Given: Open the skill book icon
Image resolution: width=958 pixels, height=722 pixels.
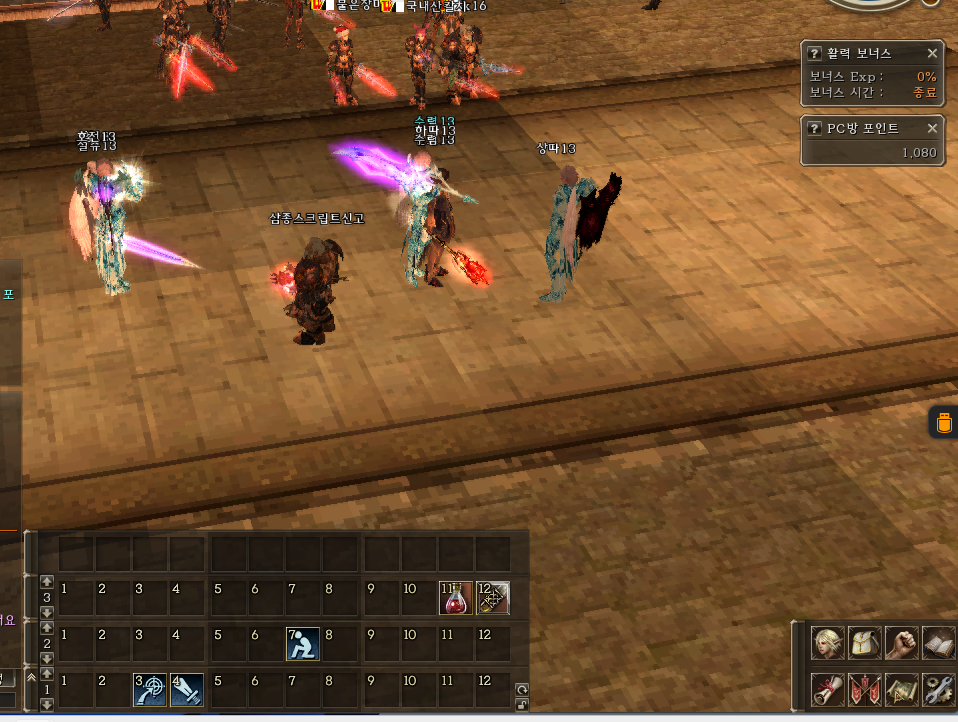Looking at the screenshot, I should click(937, 643).
